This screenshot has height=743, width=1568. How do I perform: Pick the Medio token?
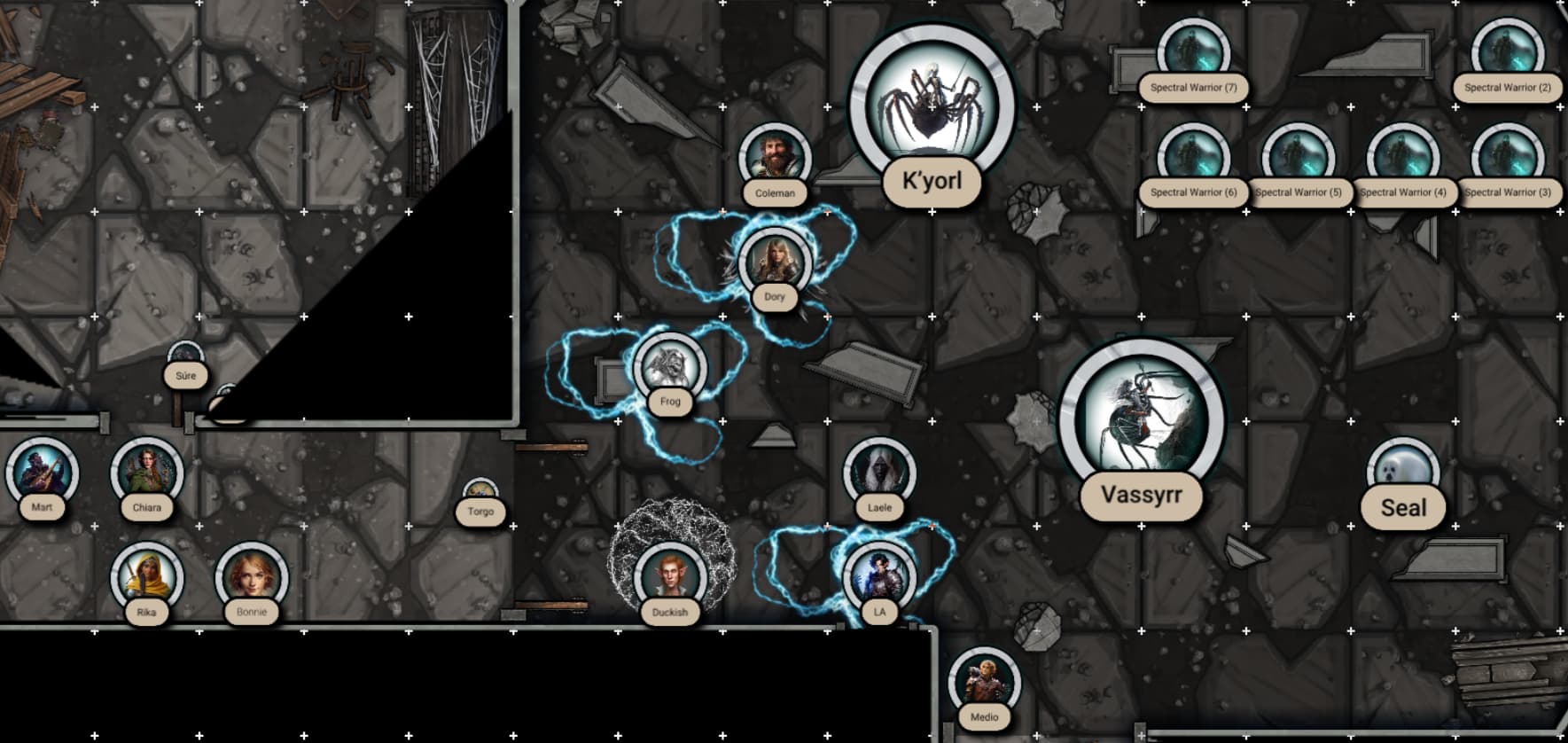tap(984, 683)
